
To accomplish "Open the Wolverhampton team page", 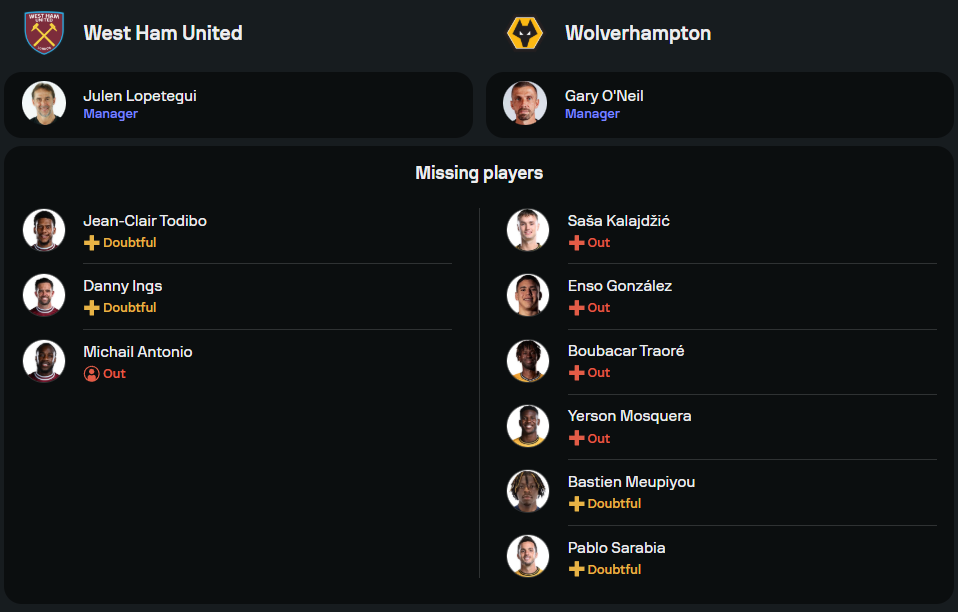I will click(x=638, y=33).
